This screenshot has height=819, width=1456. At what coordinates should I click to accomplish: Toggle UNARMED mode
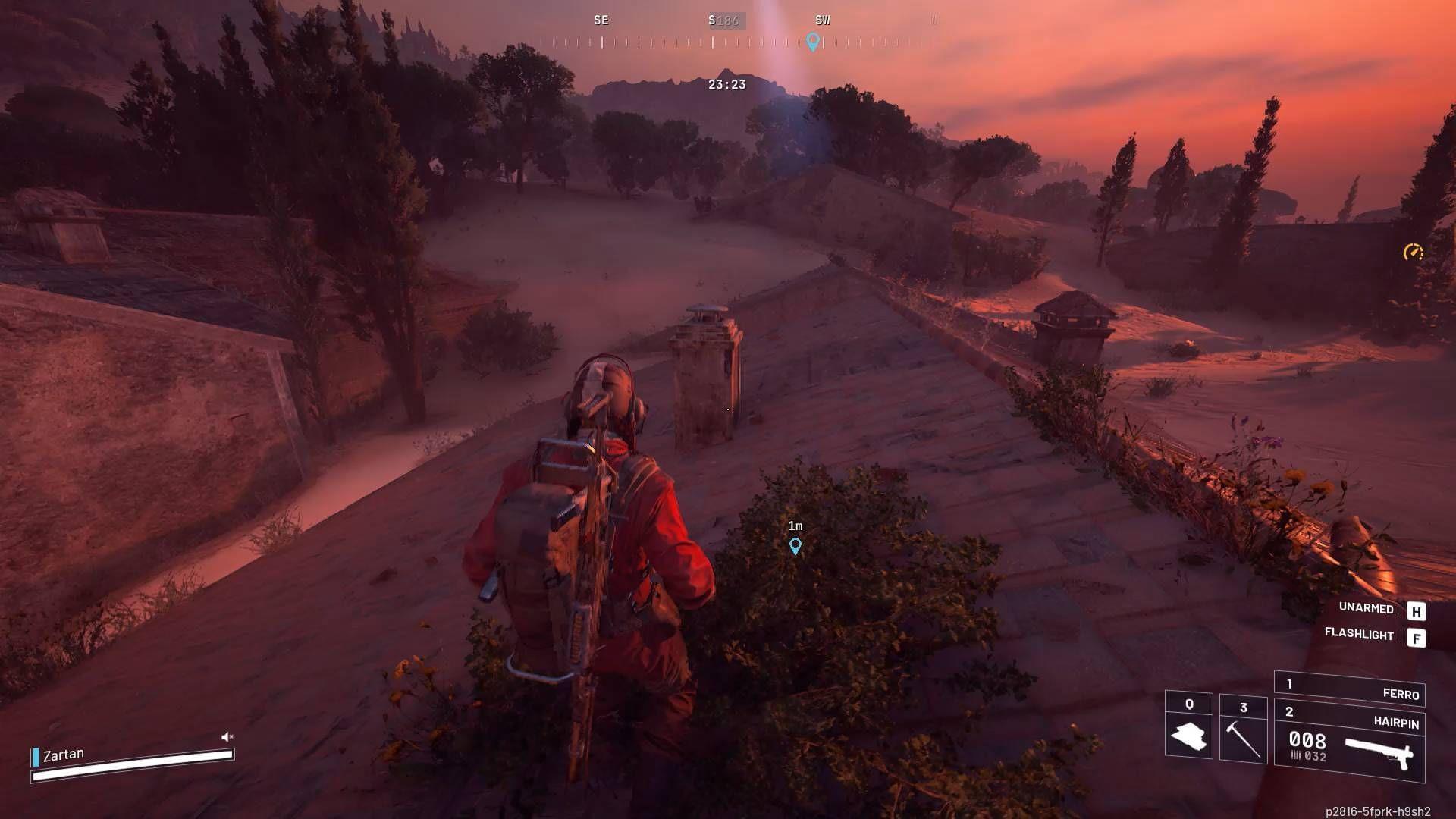point(1365,609)
